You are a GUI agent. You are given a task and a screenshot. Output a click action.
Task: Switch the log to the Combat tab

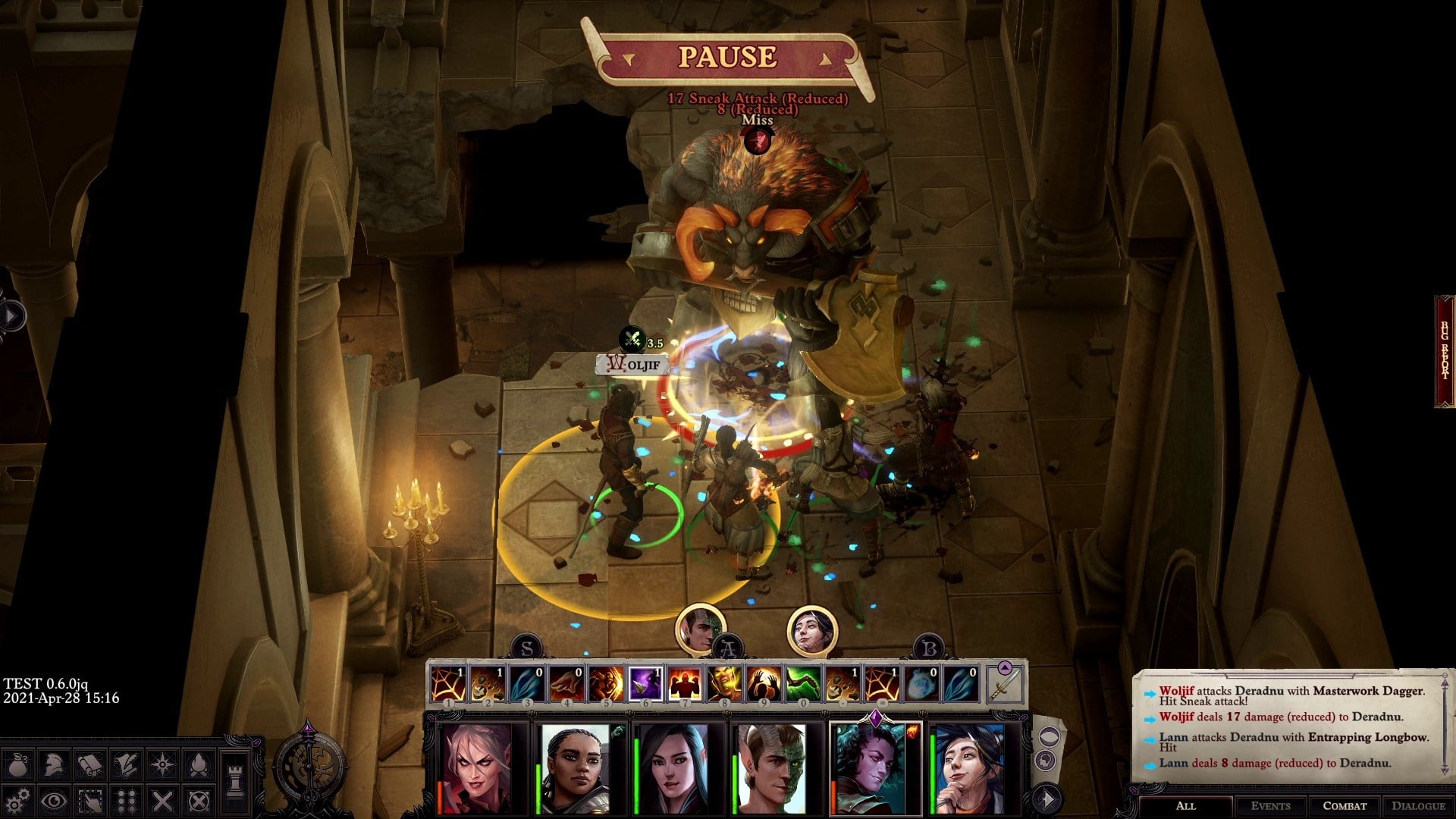coord(1345,806)
